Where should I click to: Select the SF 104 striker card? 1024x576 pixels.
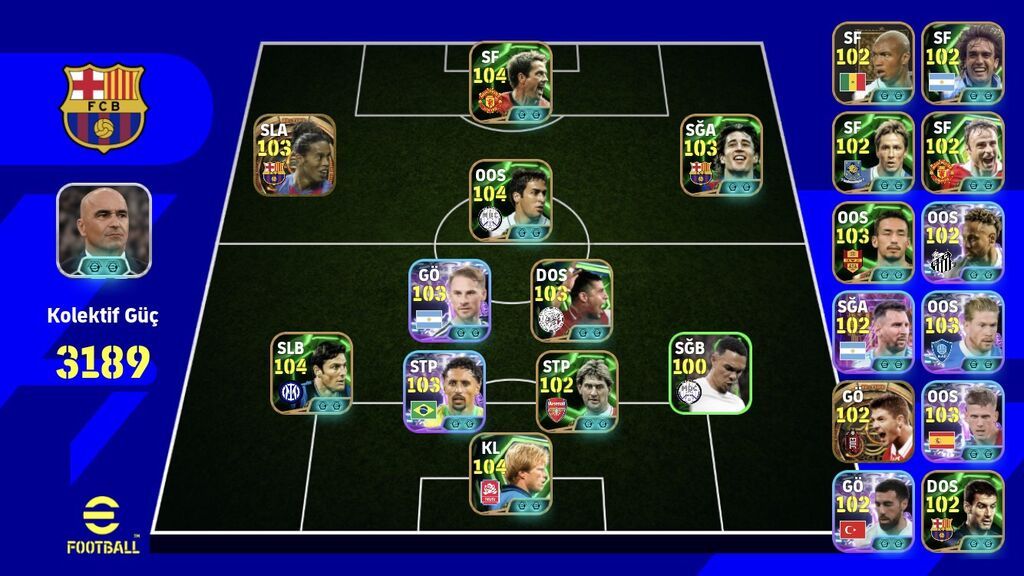511,81
